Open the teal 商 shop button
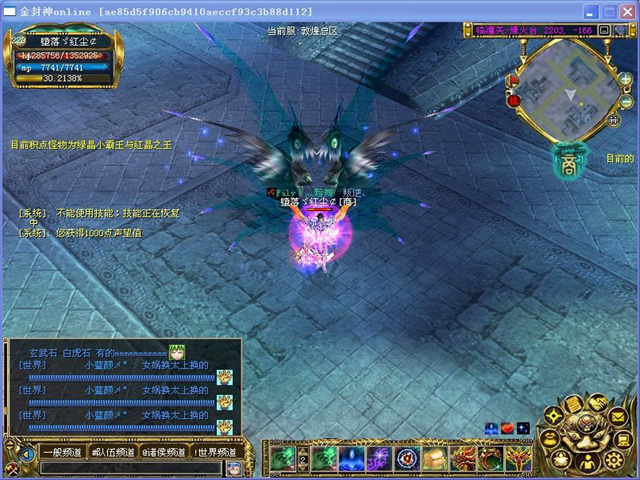Viewport: 640px width, 480px height. tap(568, 158)
